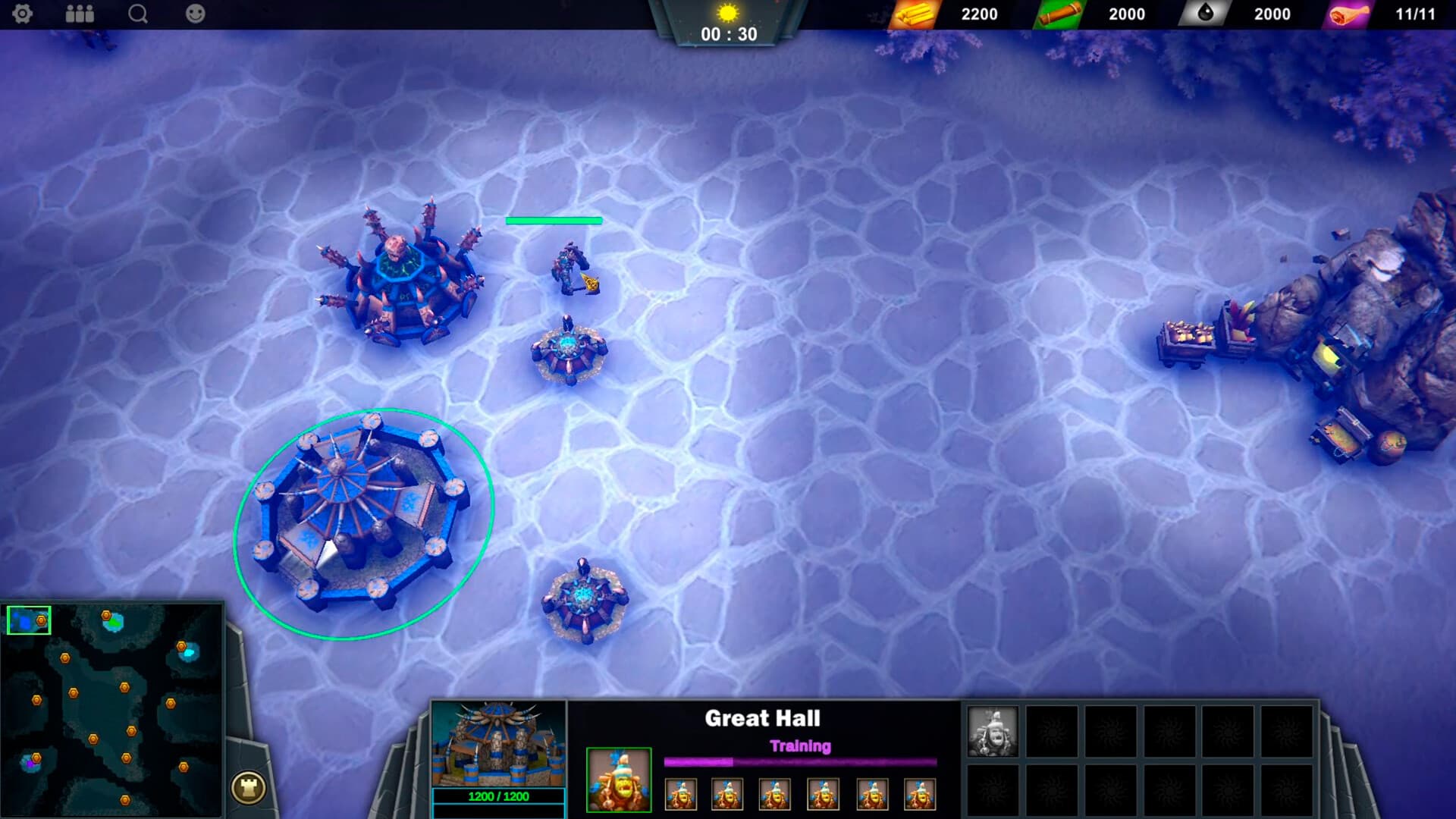Screen dimensions: 1456x819
Task: Click the magnifier search icon
Action: point(136,14)
